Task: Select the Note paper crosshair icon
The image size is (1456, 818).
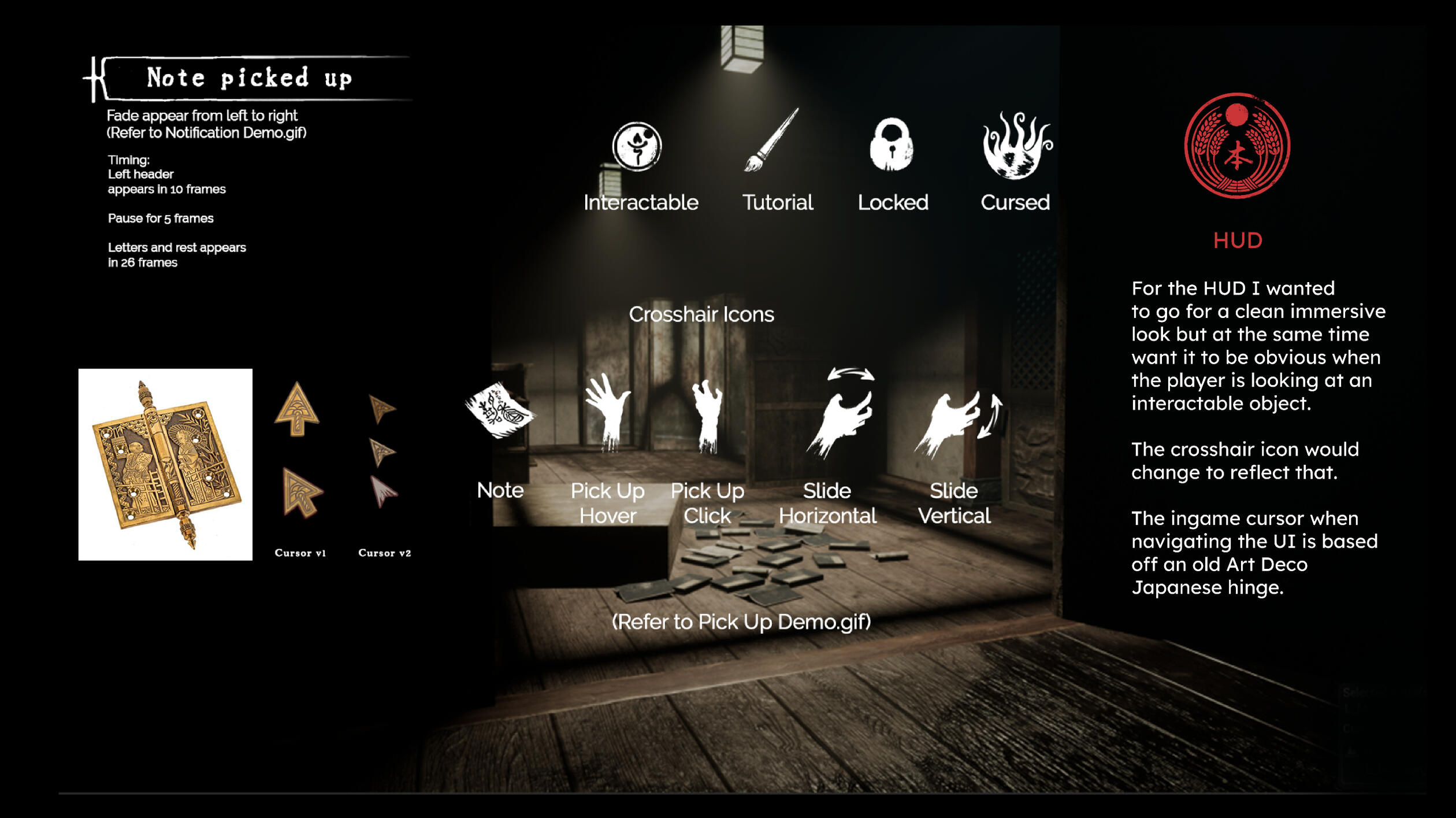Action: (x=500, y=411)
